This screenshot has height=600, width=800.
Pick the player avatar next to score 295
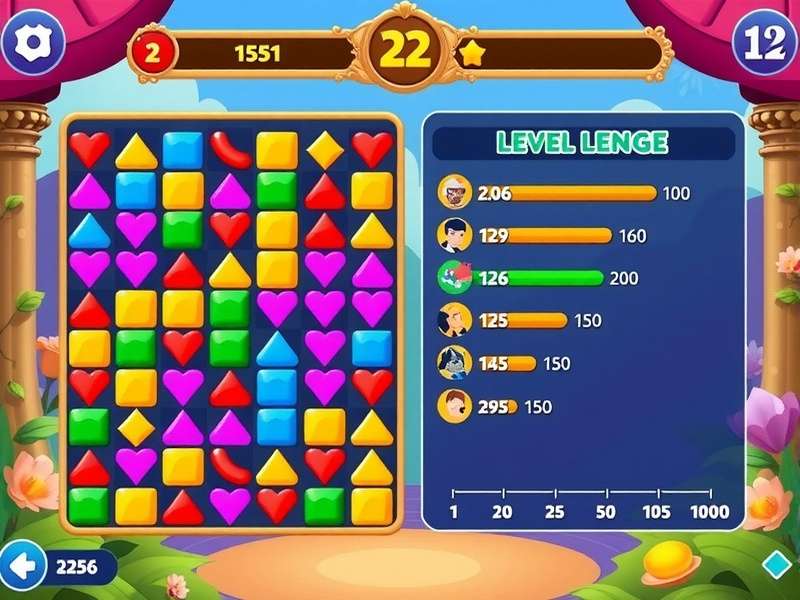pyautogui.click(x=455, y=406)
